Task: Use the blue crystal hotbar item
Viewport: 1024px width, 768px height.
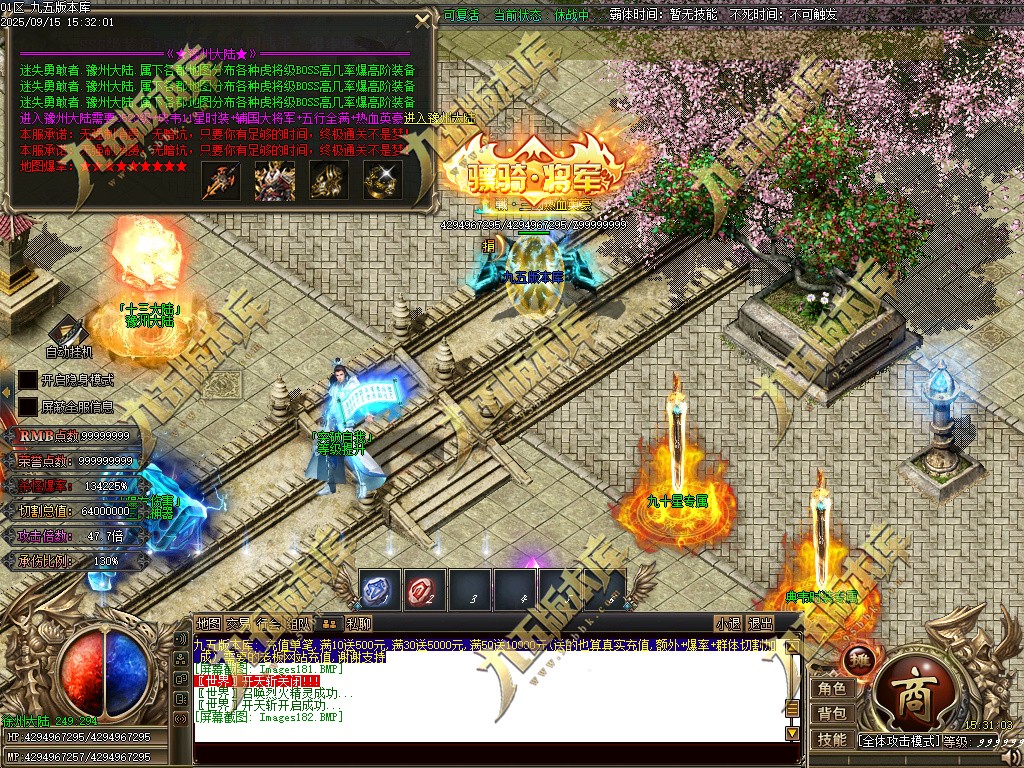Action: [379, 590]
